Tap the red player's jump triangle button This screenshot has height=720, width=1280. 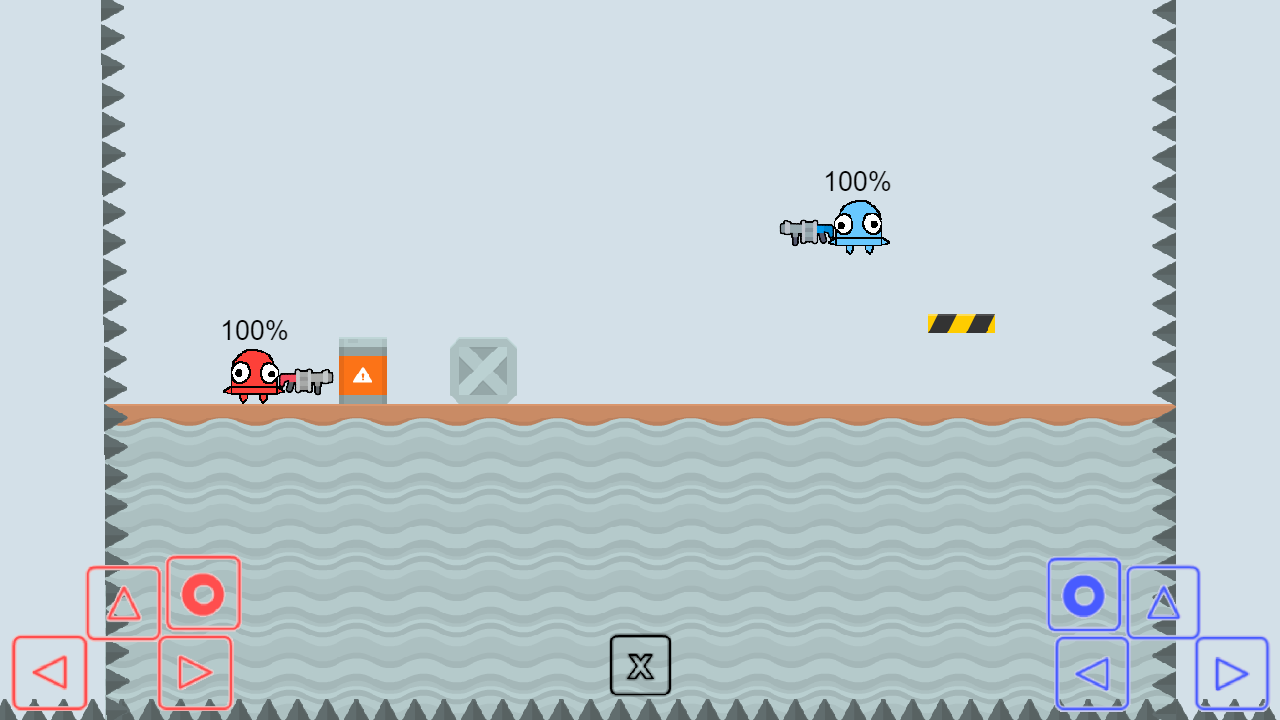click(x=123, y=601)
